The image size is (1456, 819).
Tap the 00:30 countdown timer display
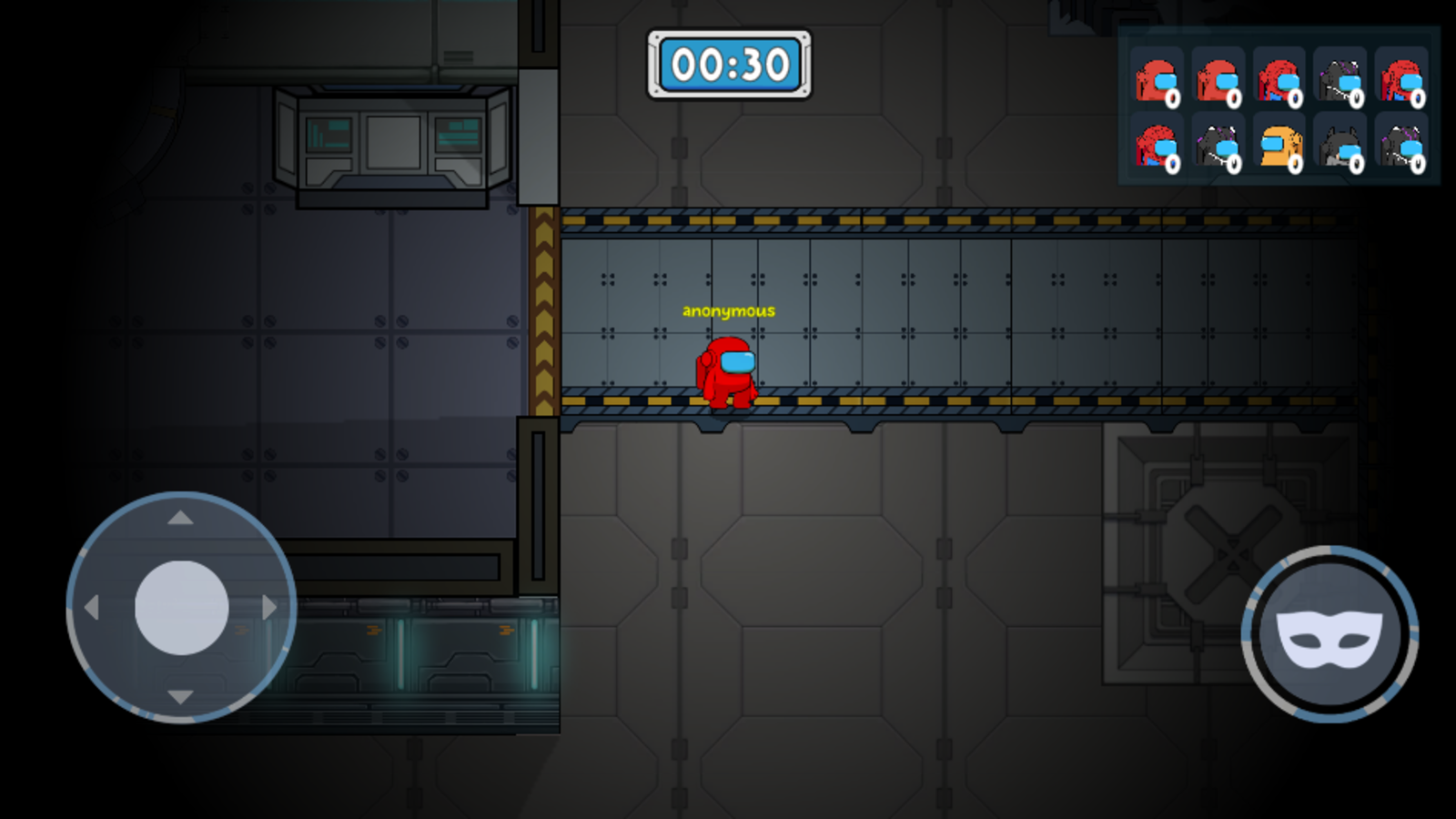(729, 64)
